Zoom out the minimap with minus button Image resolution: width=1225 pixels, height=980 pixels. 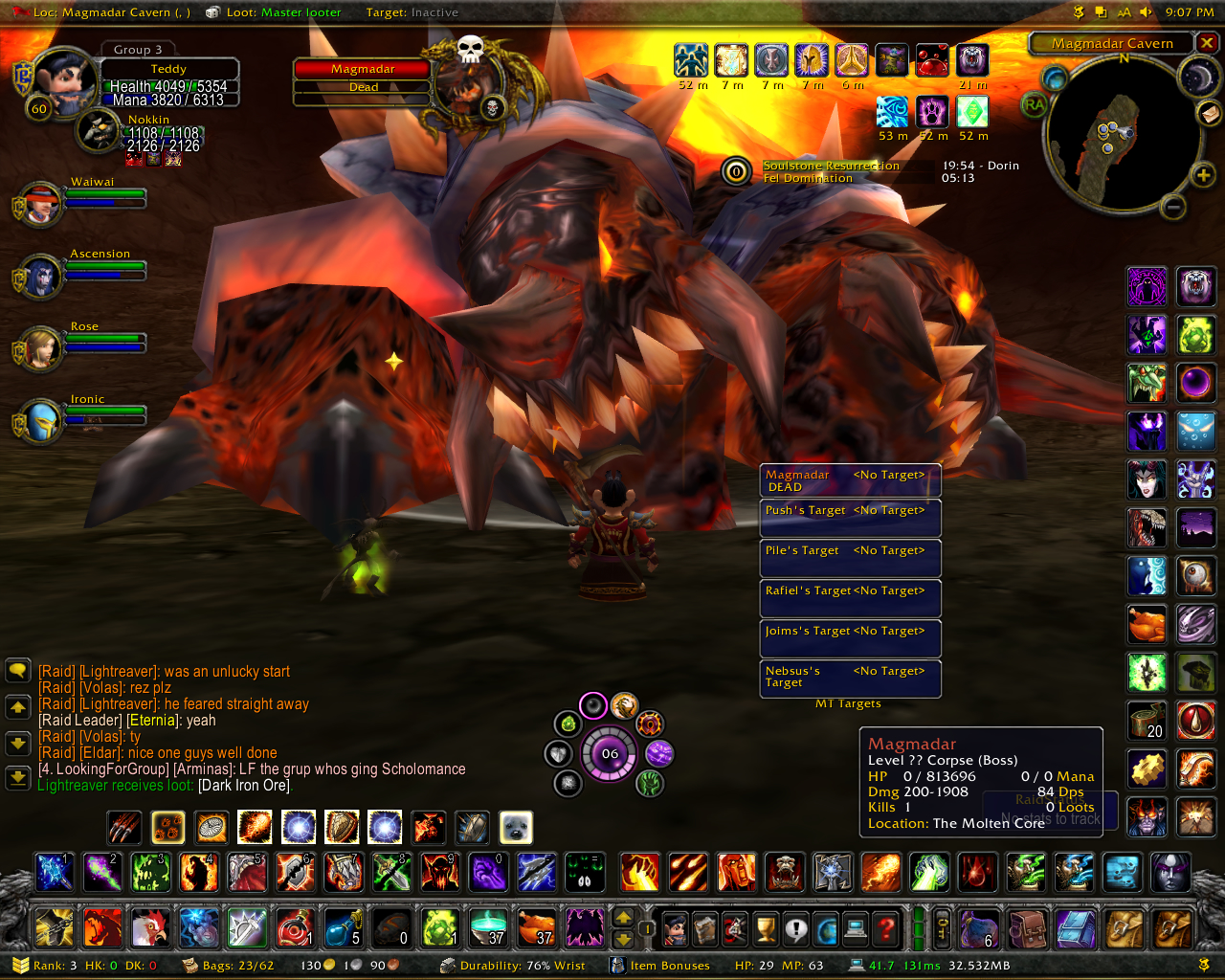pyautogui.click(x=1173, y=206)
